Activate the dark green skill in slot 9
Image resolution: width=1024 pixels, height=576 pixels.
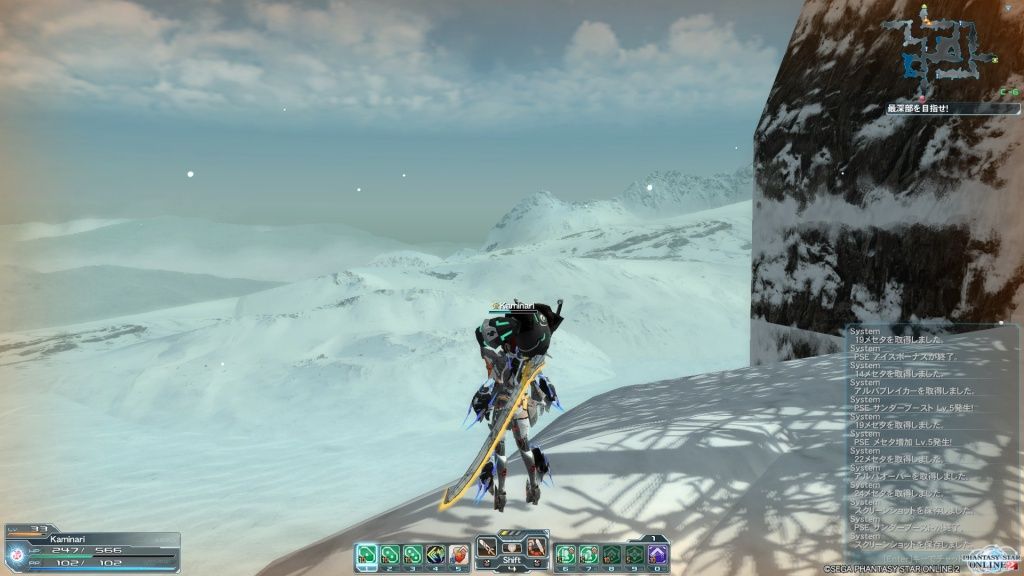pos(635,553)
